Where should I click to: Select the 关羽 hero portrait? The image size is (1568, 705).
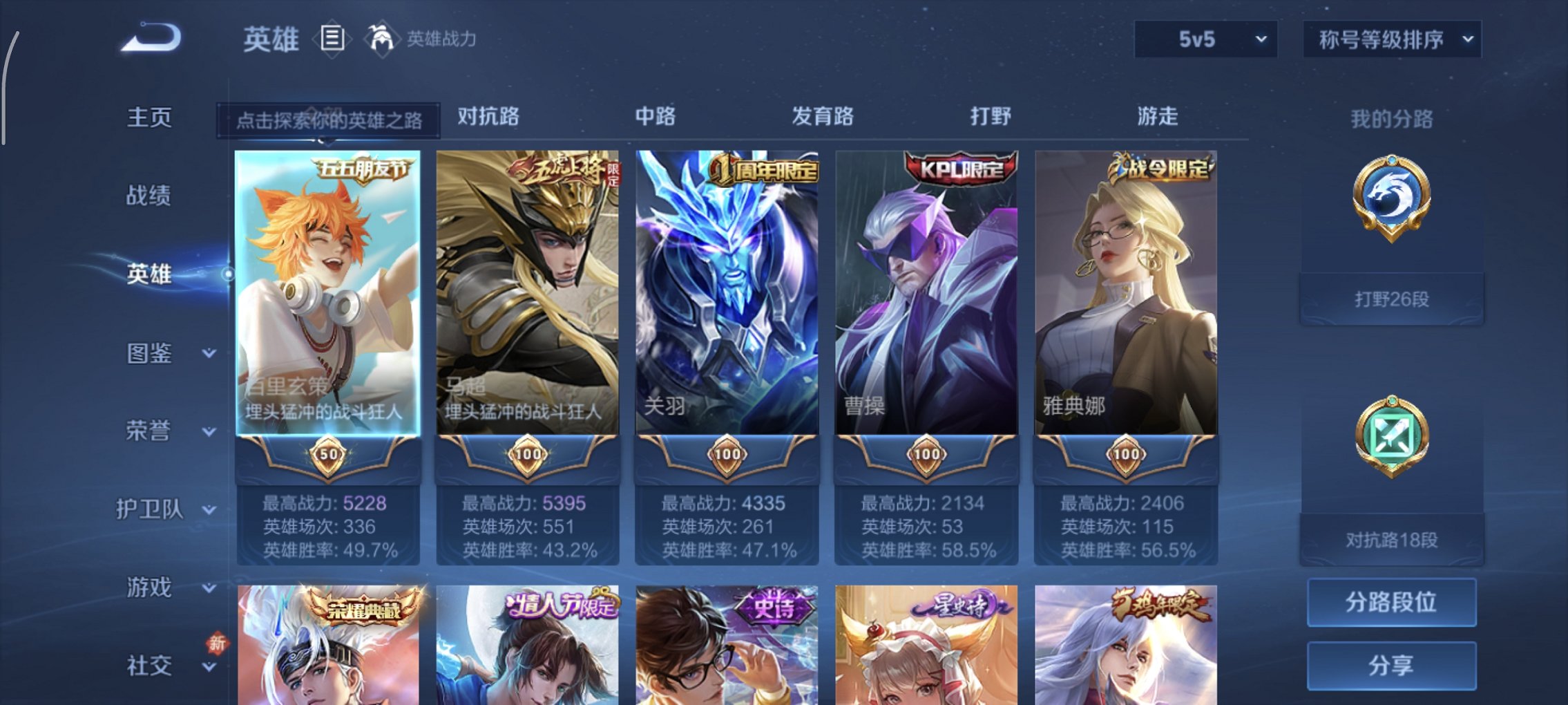(725, 290)
